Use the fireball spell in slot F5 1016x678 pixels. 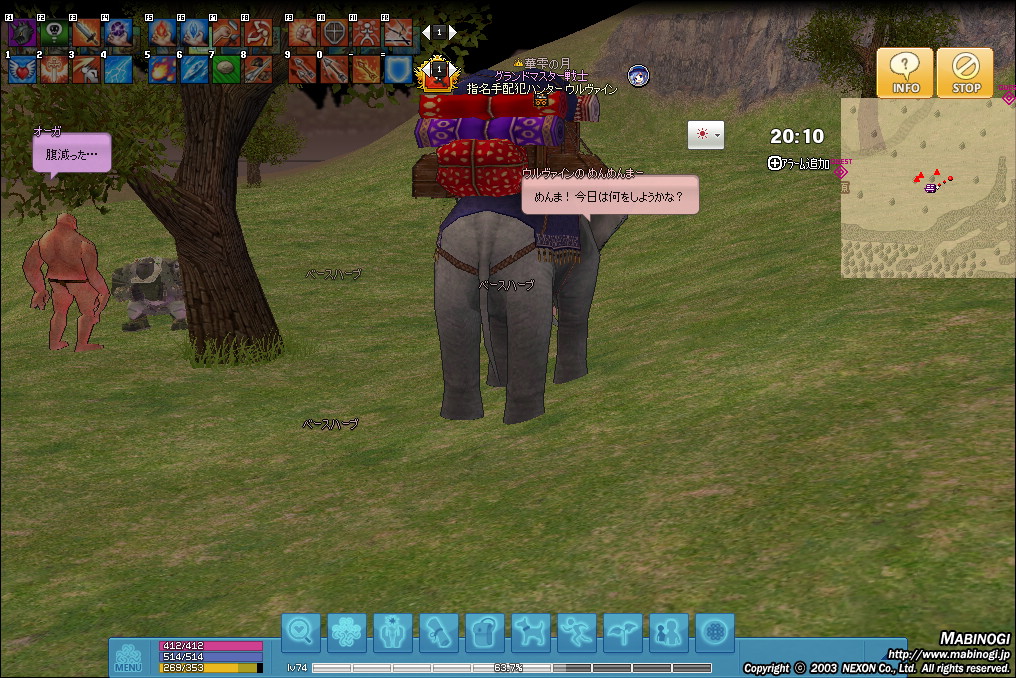[x=162, y=33]
